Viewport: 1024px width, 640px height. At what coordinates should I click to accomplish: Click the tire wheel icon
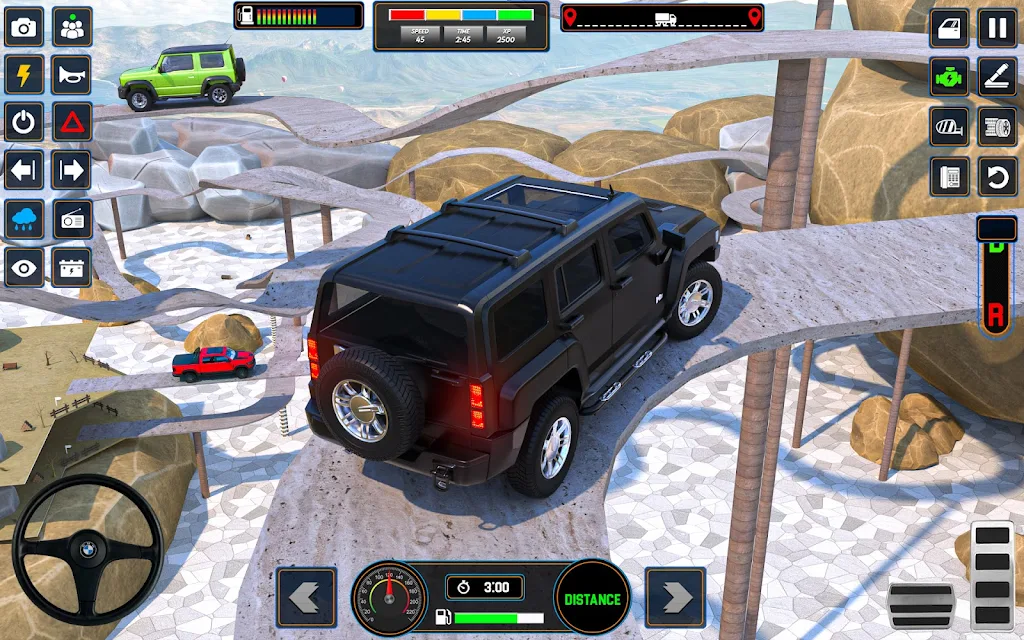[x=996, y=127]
